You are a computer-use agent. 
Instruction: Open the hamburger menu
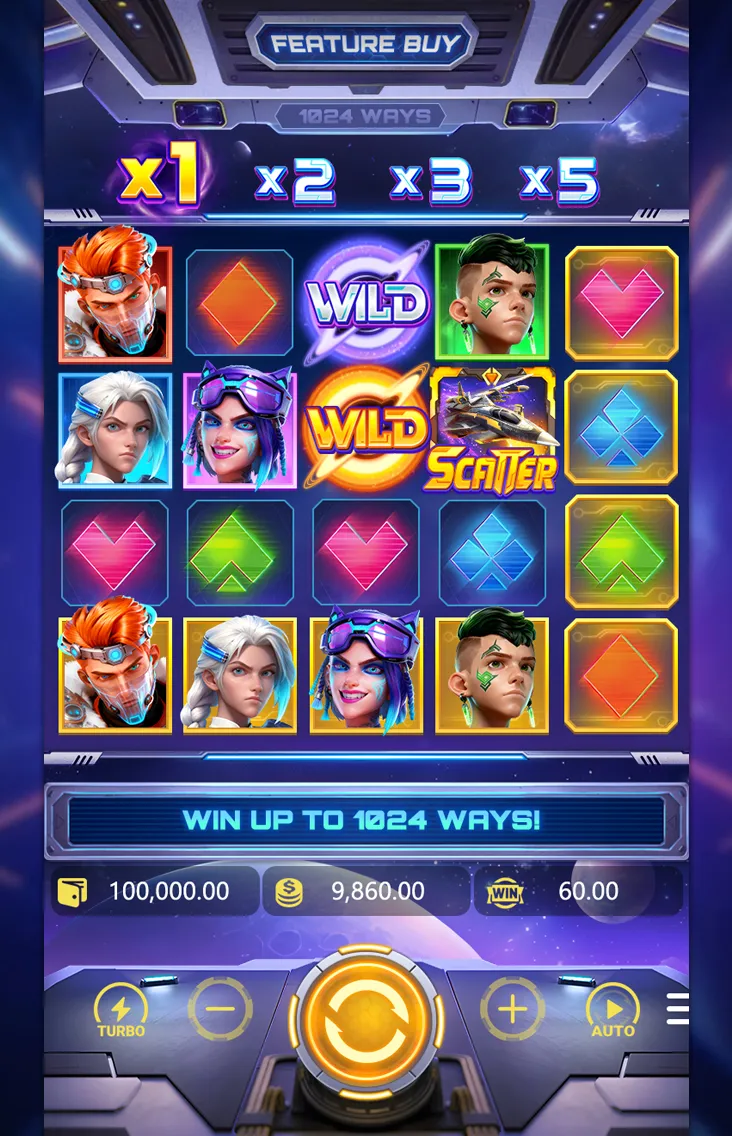point(678,1009)
